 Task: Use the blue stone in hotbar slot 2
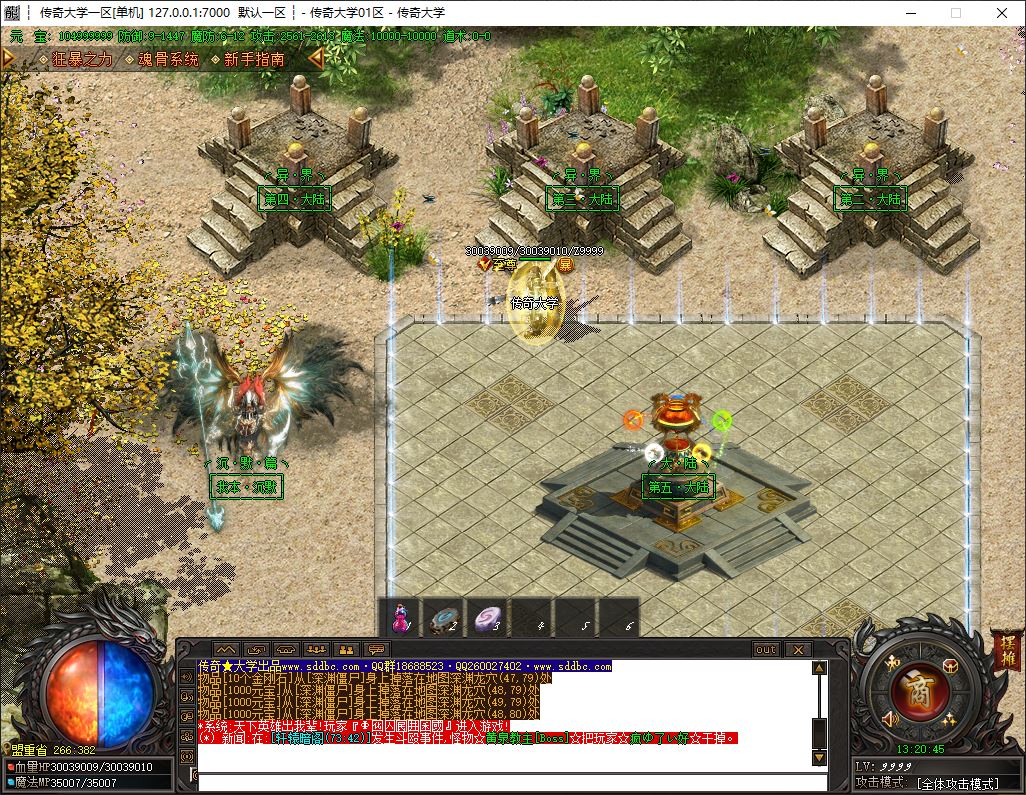coord(443,617)
